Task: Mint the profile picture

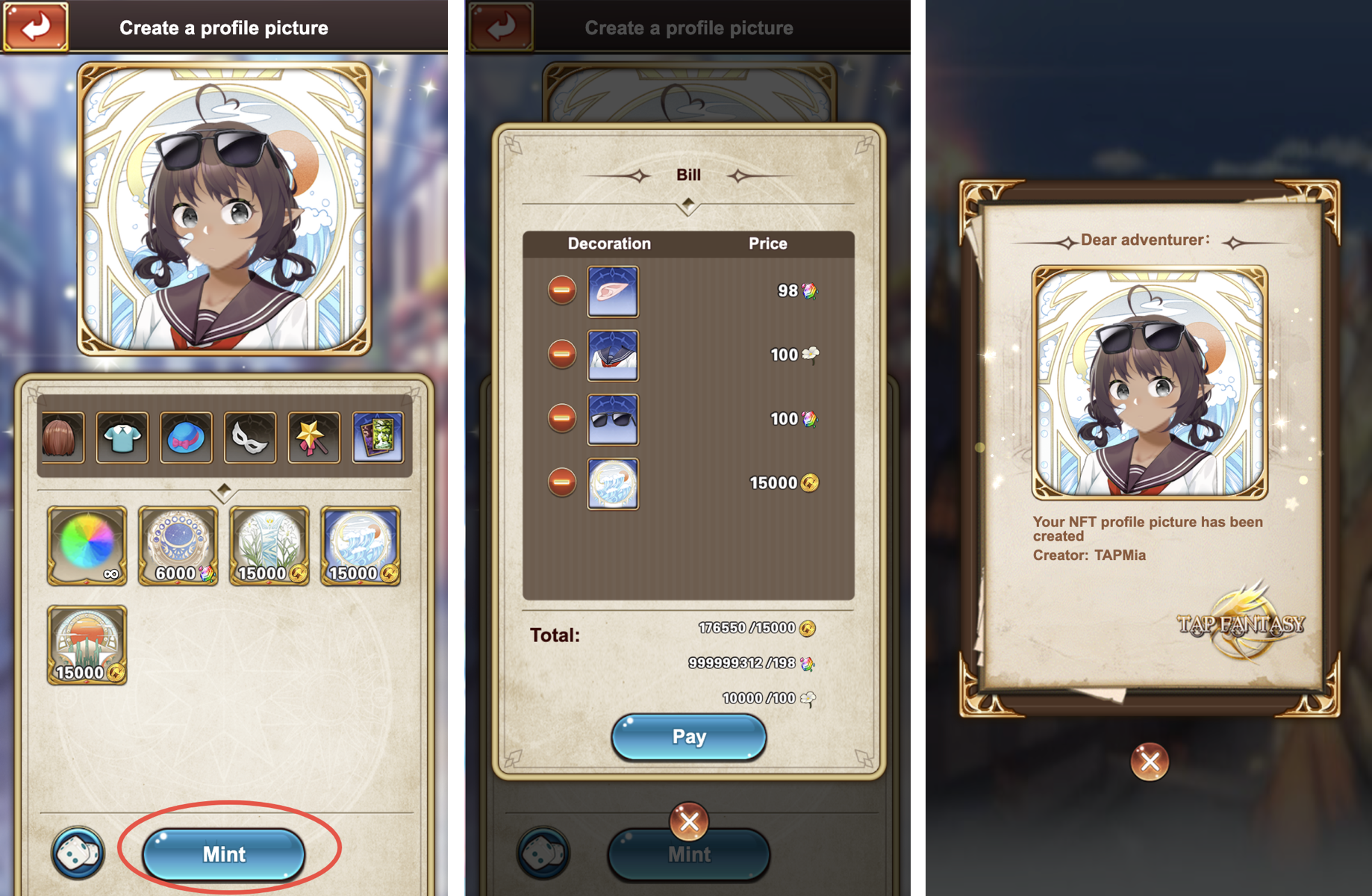Action: [x=224, y=853]
